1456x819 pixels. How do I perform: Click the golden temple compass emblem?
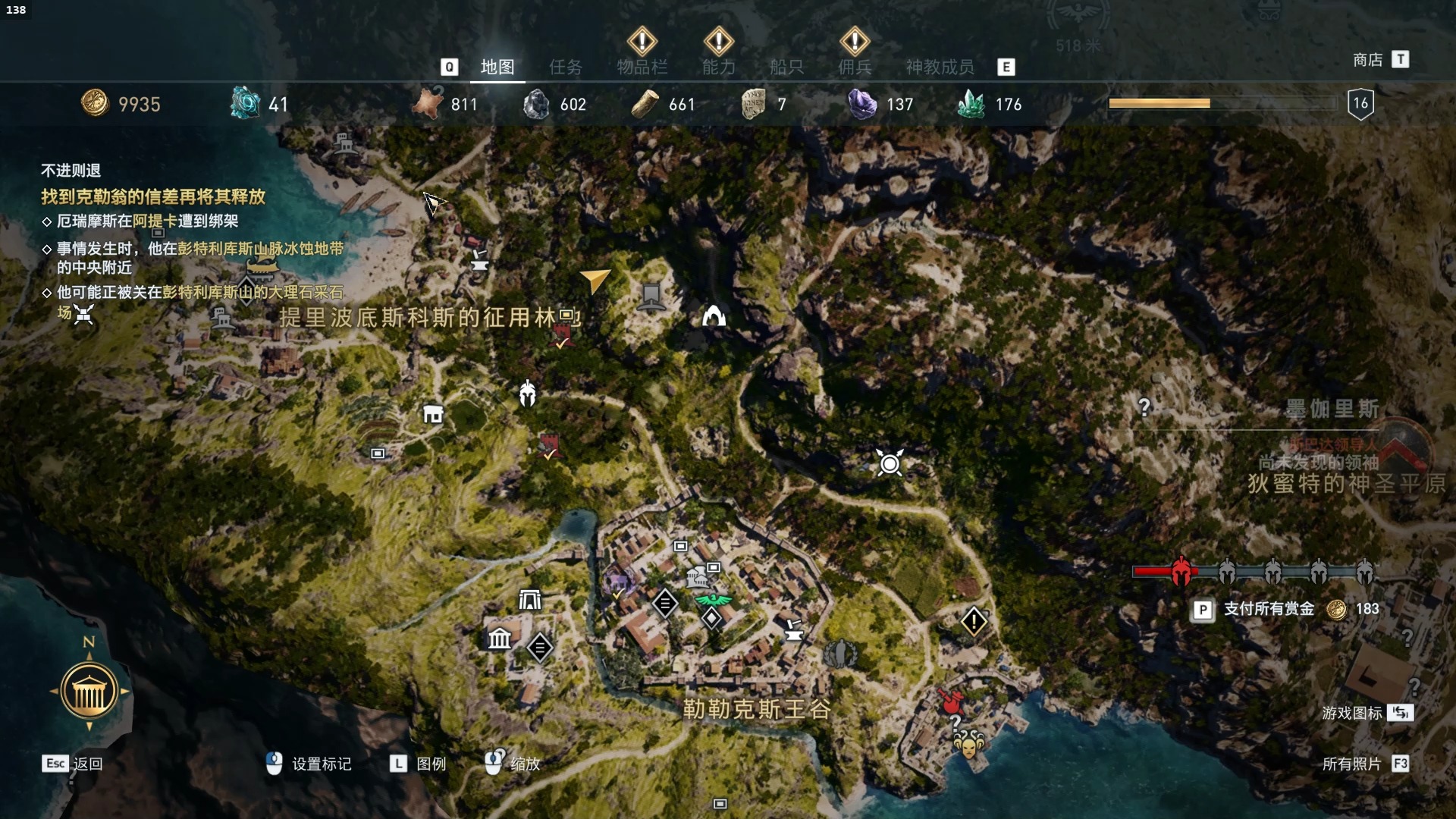(x=89, y=691)
